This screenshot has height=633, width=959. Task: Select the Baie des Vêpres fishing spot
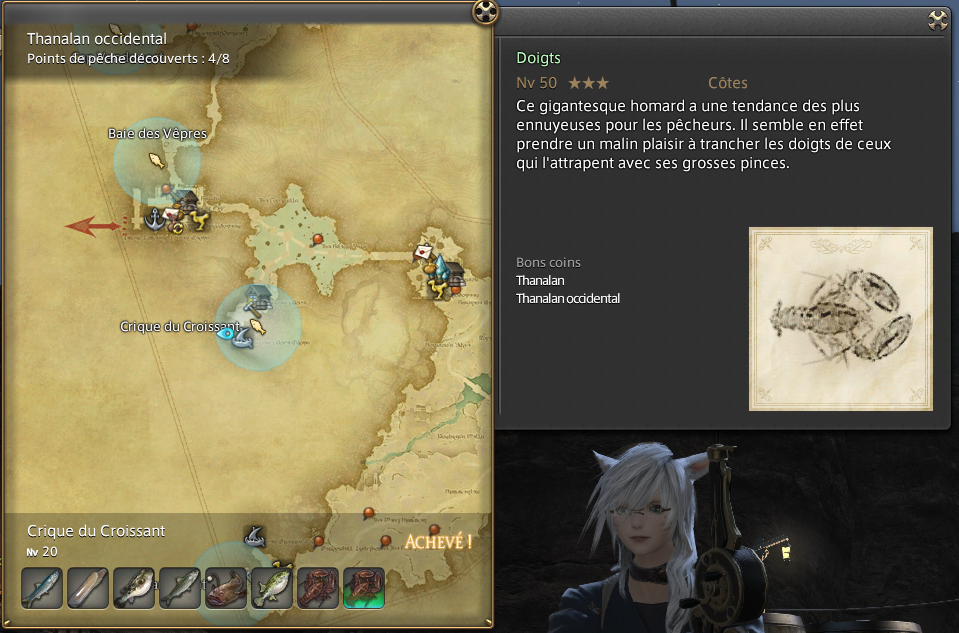coord(156,159)
